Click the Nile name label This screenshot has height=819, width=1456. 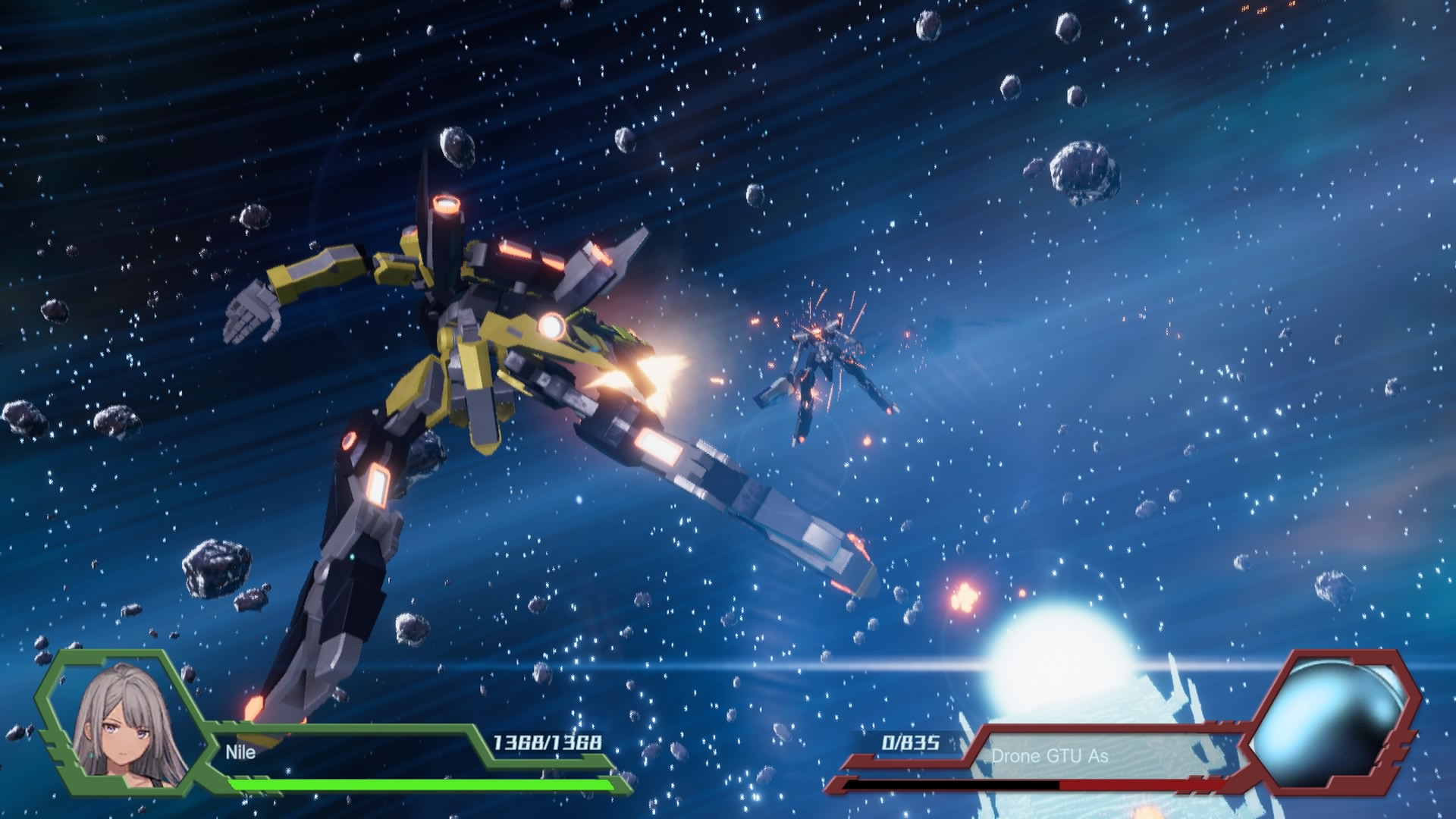(x=240, y=752)
